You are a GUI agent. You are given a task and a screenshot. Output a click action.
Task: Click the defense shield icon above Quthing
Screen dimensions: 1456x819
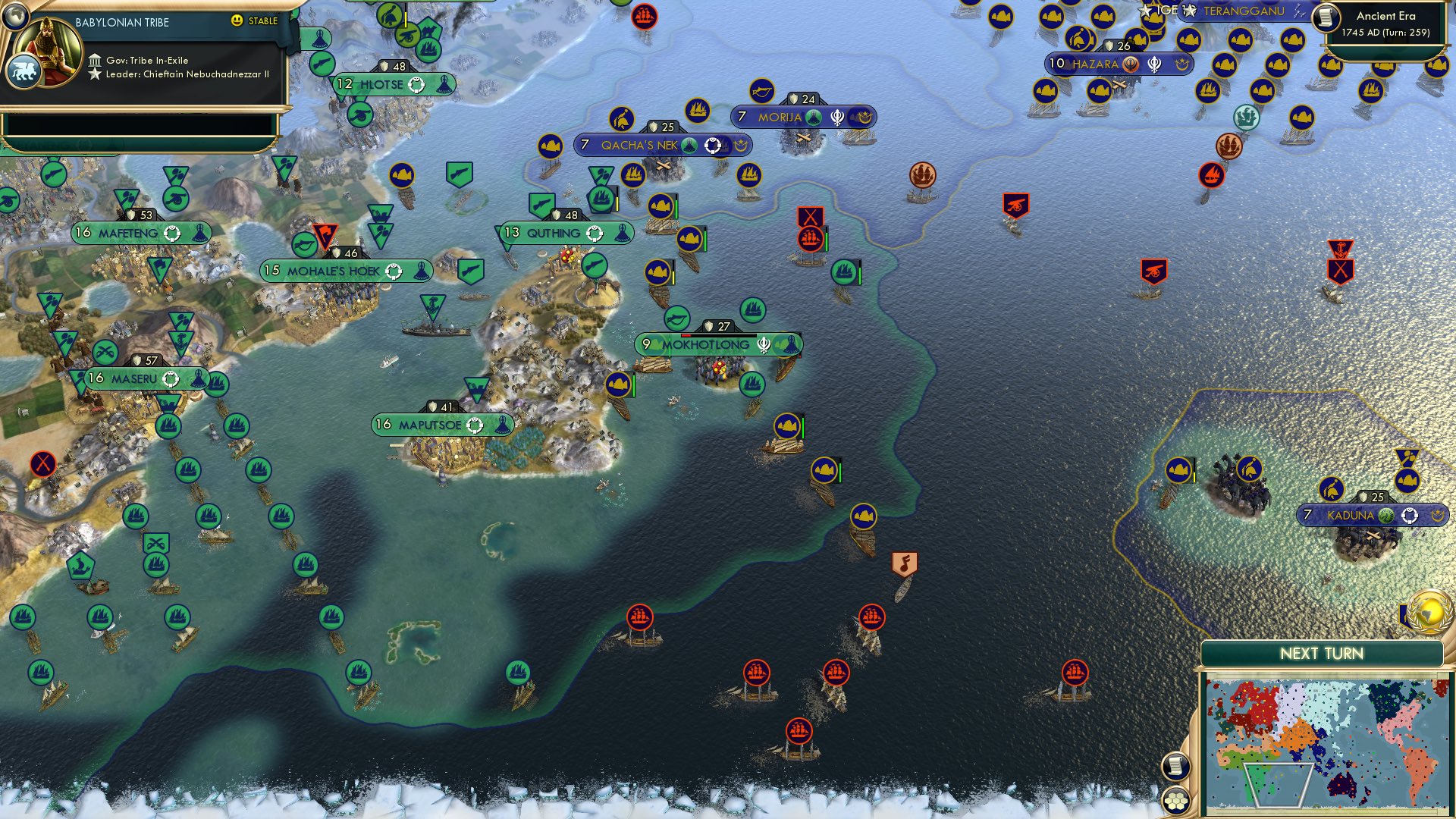[x=558, y=216]
